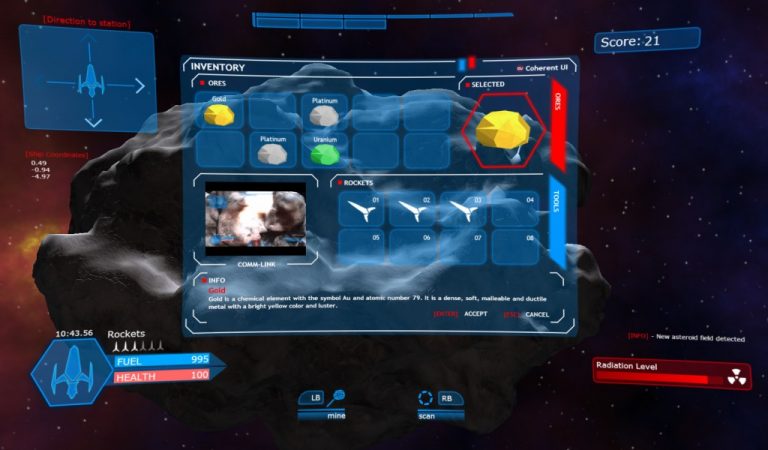768x450 pixels.
Task: Select the green Uranium ore
Action: [324, 151]
